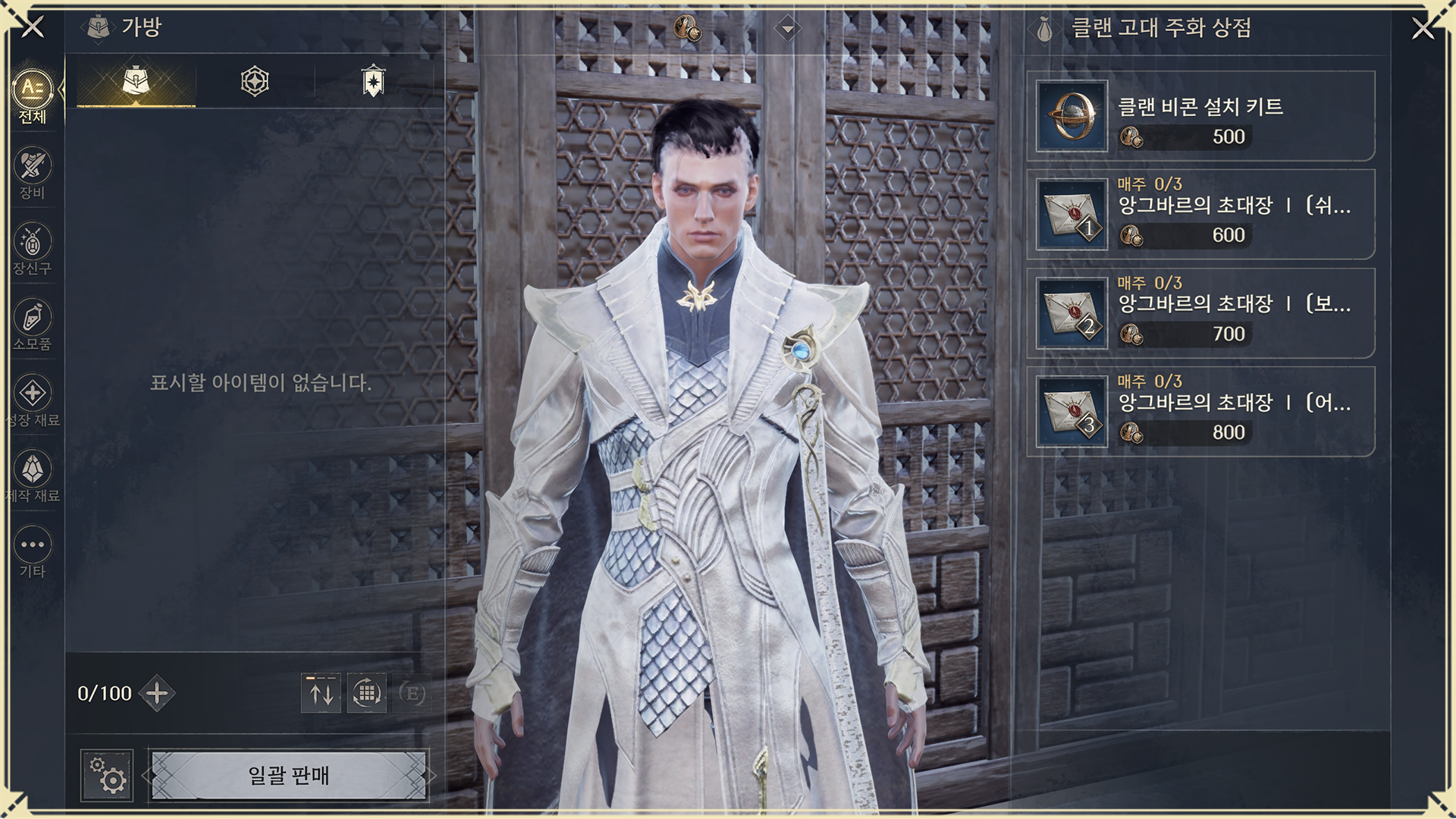This screenshot has height=819, width=1456.
Task: Click the grid rearrange inventory button
Action: point(367,693)
